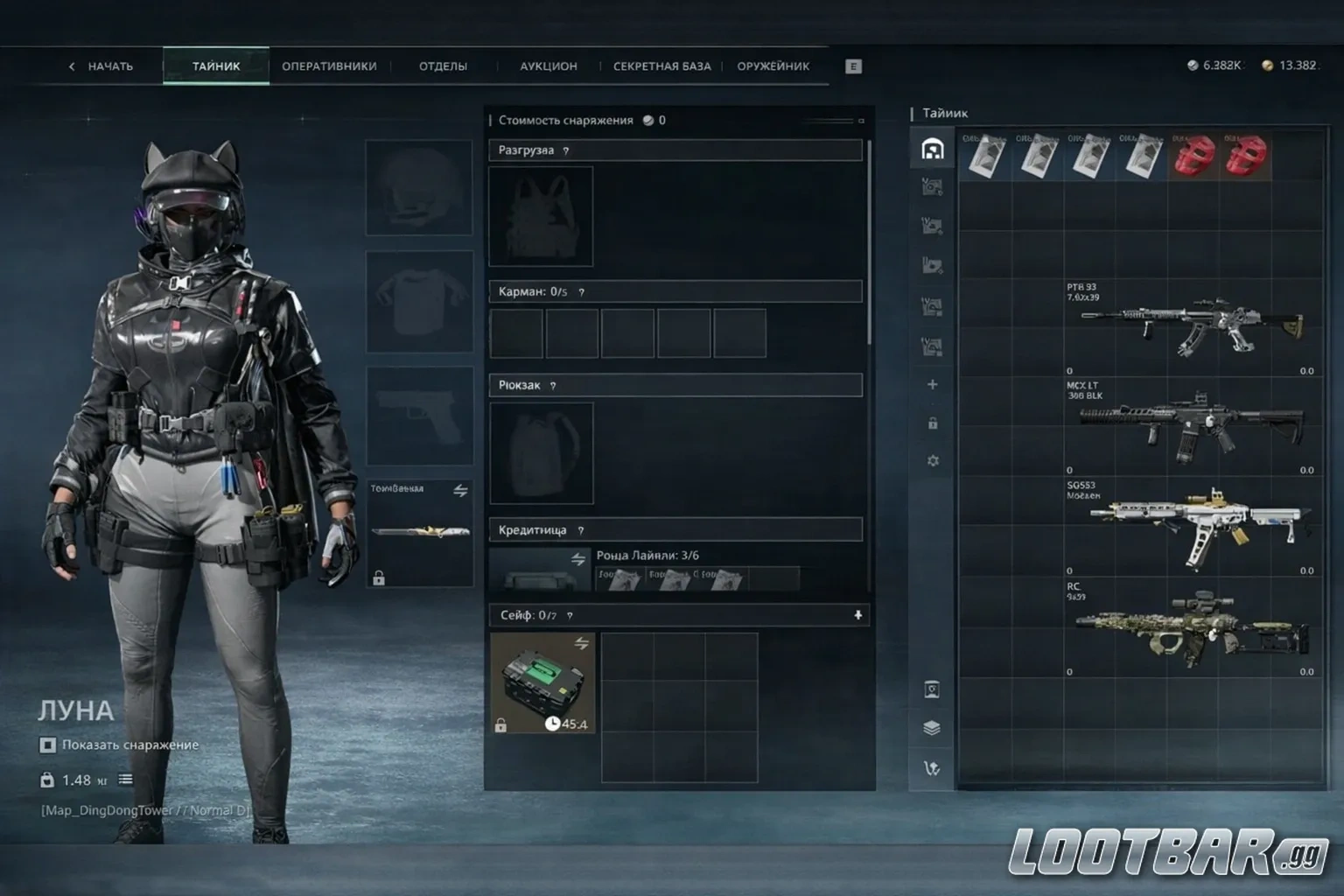Add a new stash tab with plus icon
1344x896 pixels.
(x=933, y=385)
